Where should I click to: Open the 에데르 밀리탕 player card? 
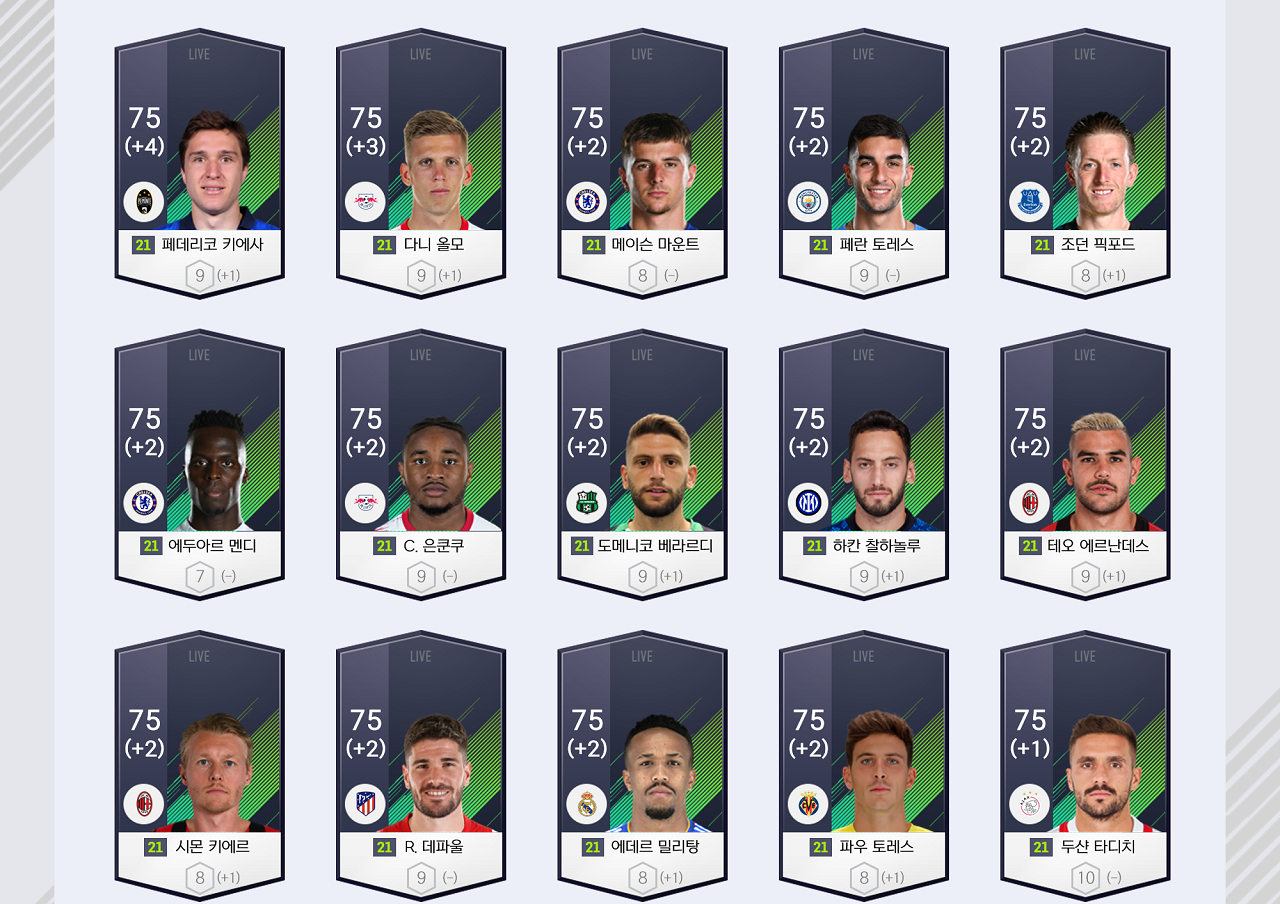point(642,767)
